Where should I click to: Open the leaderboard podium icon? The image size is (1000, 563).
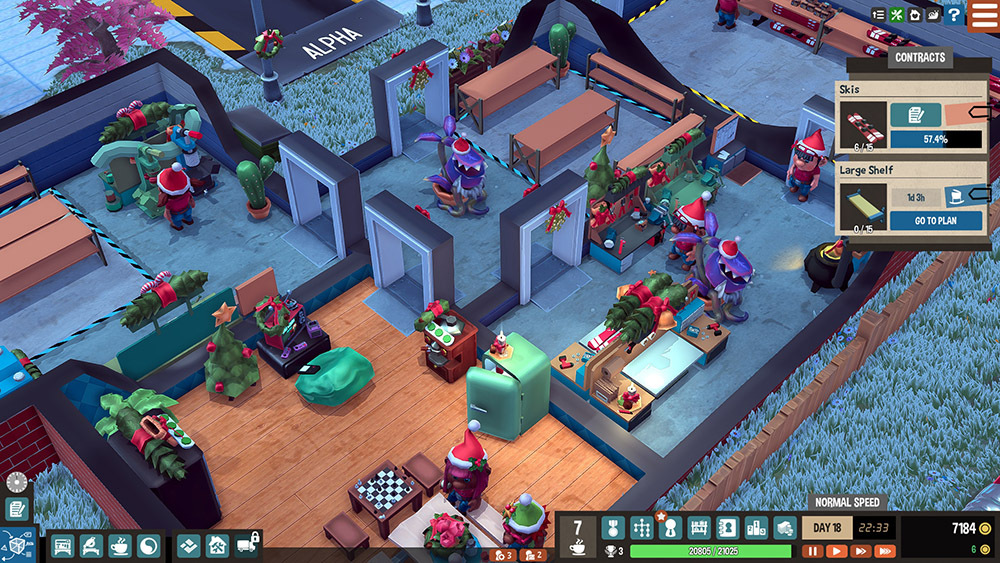click(757, 527)
